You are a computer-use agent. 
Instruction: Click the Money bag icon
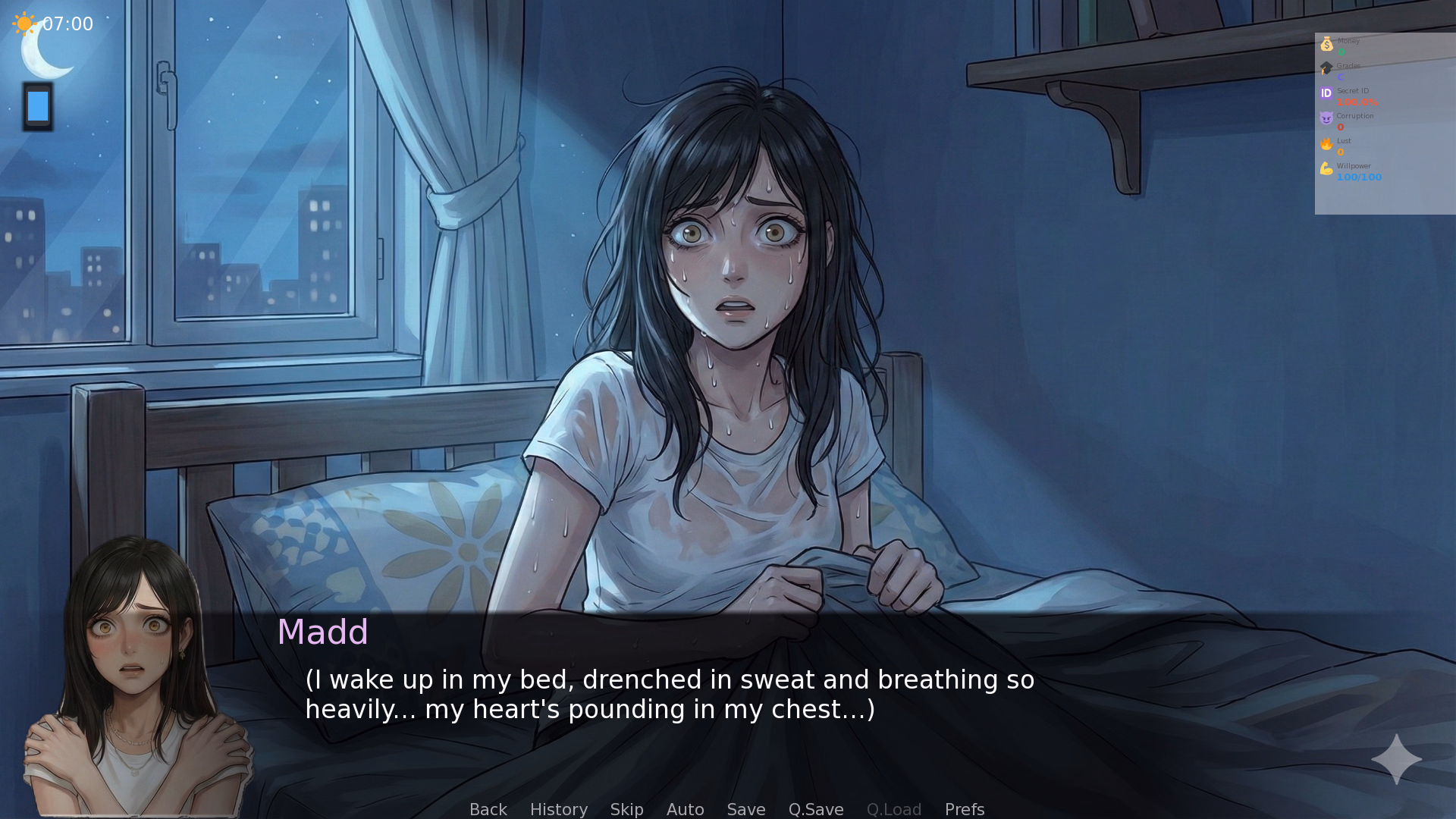coord(1326,43)
